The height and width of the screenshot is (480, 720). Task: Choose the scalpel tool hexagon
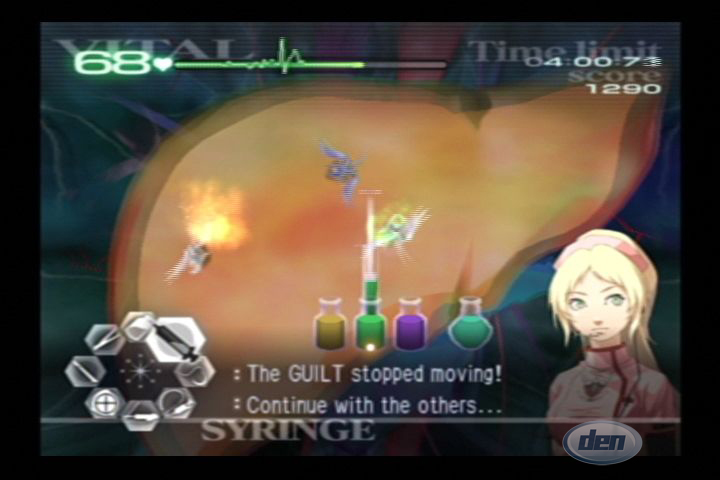(x=86, y=372)
